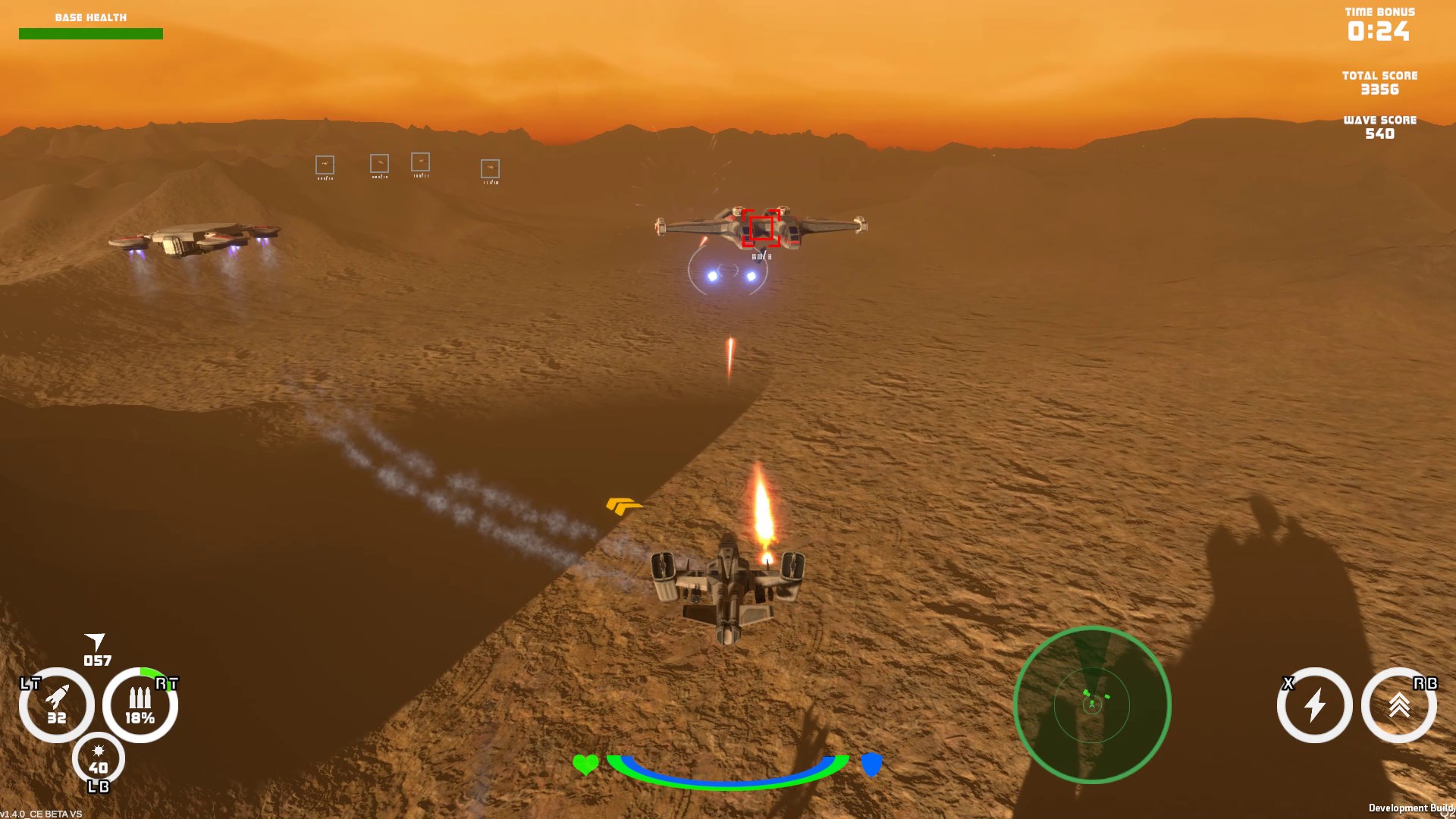Screen dimensions: 1456x819
Task: Toggle the red target lock reticle
Action: point(761,226)
